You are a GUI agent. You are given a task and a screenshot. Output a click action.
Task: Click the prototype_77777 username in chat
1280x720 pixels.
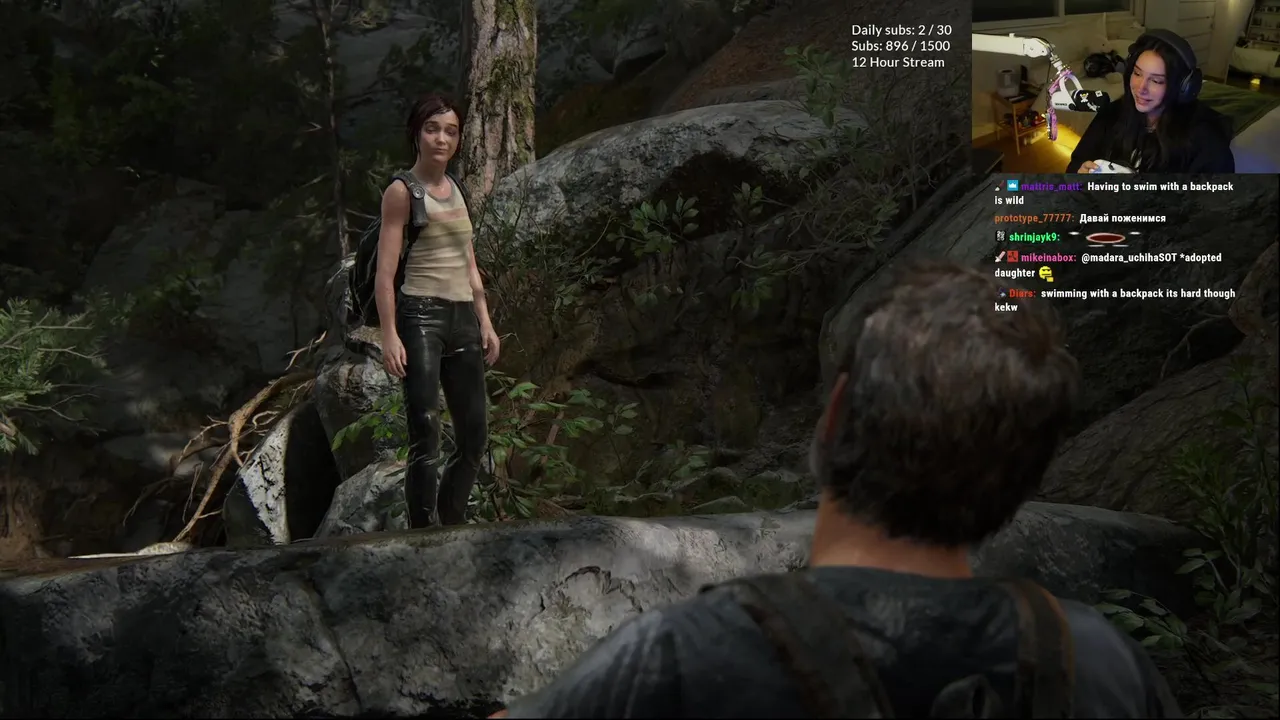[1034, 218]
